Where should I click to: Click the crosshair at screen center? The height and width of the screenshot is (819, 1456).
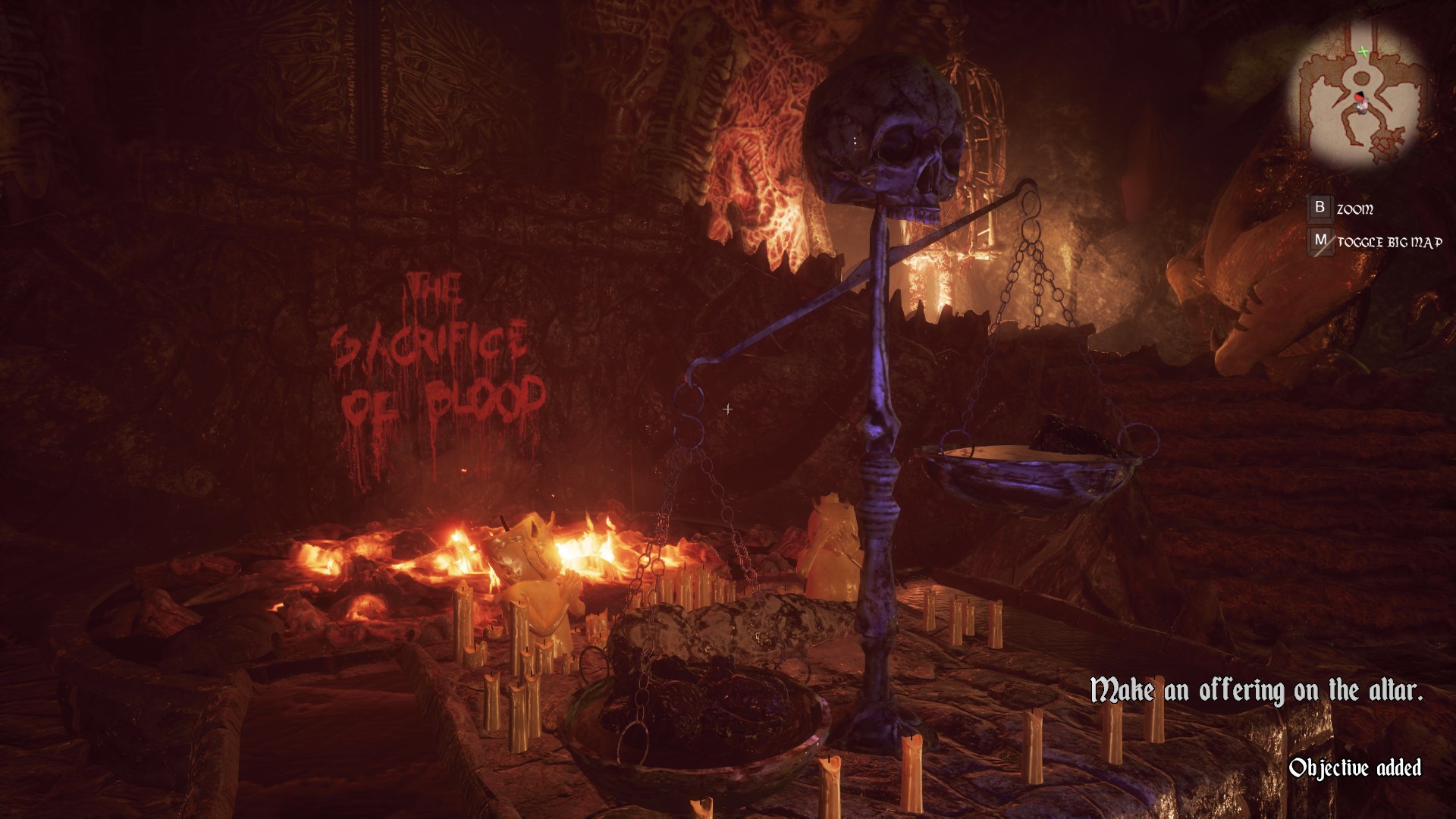pyautogui.click(x=727, y=409)
